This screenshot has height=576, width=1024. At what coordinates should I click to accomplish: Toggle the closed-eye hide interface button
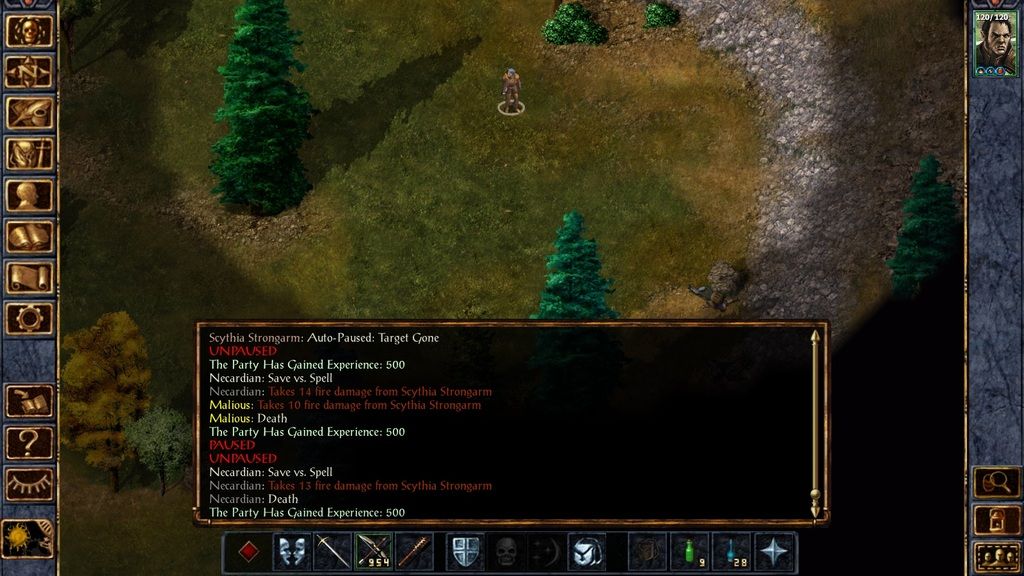(x=29, y=483)
